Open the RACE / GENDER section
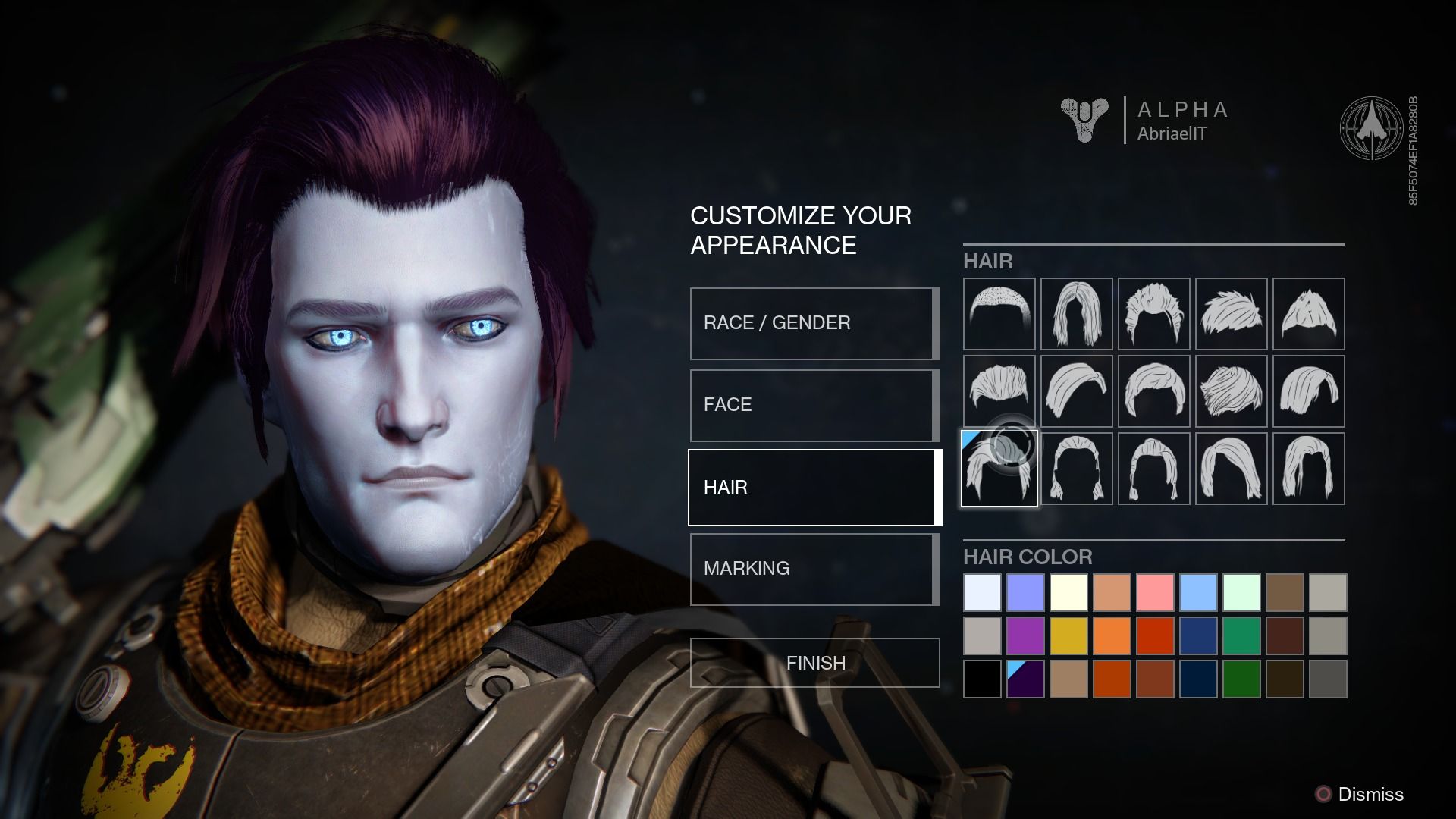 coord(813,322)
